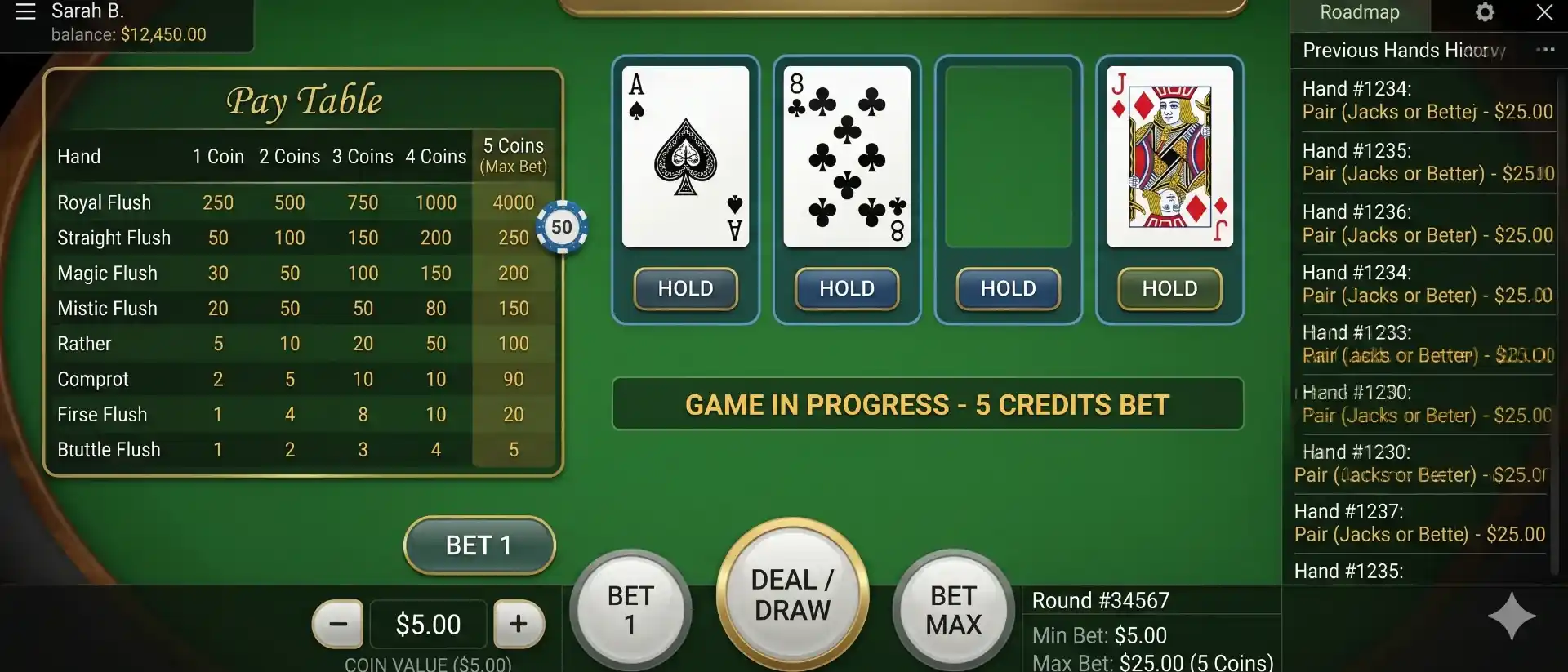Open the Hand #1237 history entry
Screen dimensions: 1568x672
pyautogui.click(x=1421, y=523)
